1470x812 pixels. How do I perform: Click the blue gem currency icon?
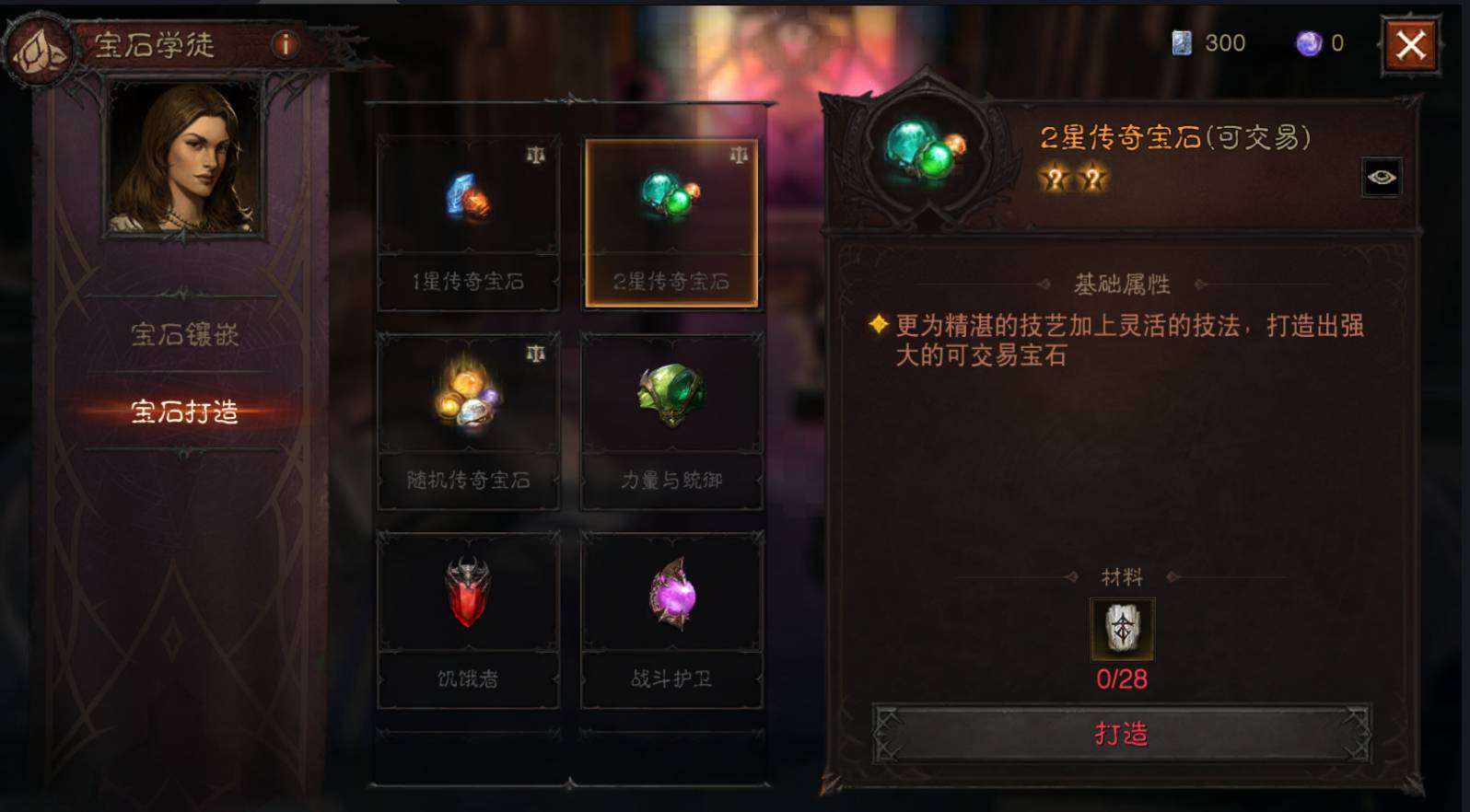coord(1181,42)
